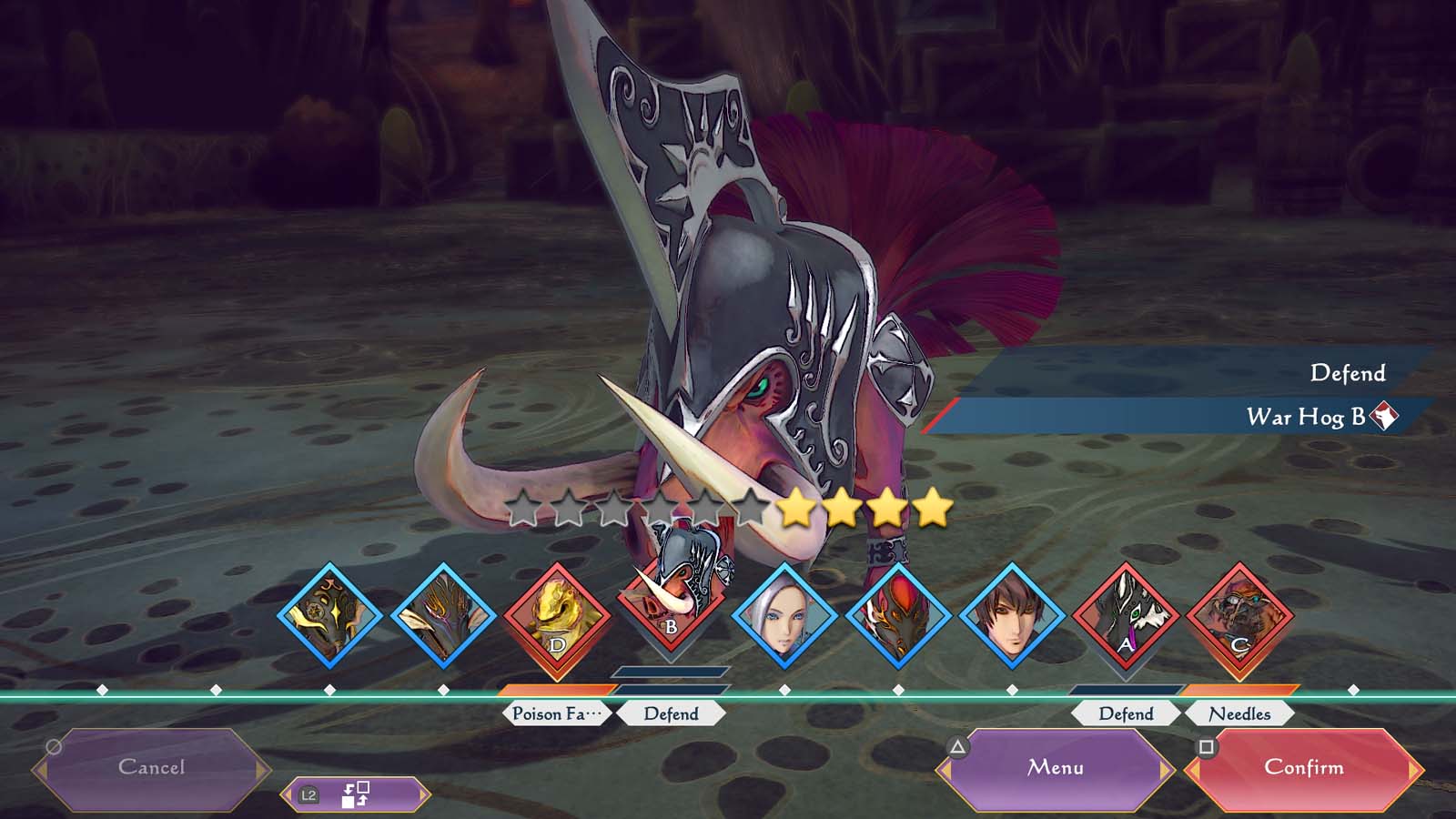Click the timeline swap view button

pos(355,795)
